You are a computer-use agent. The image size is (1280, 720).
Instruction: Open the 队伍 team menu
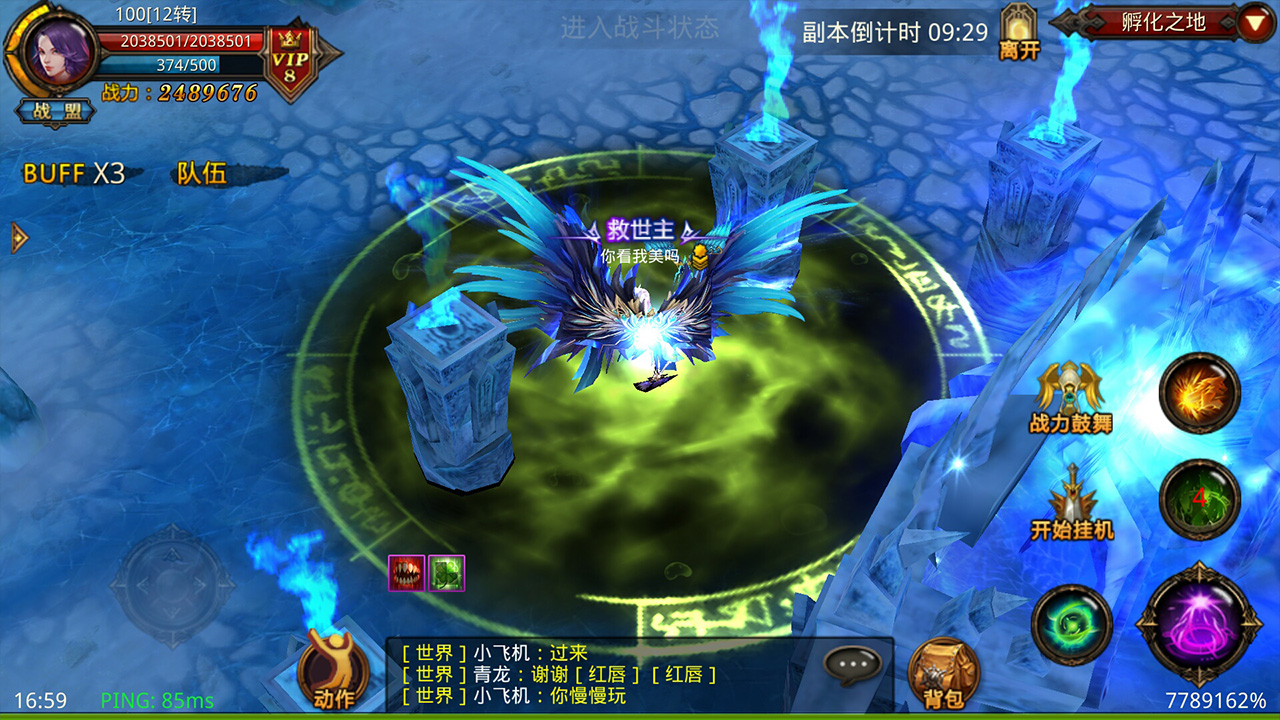click(201, 174)
